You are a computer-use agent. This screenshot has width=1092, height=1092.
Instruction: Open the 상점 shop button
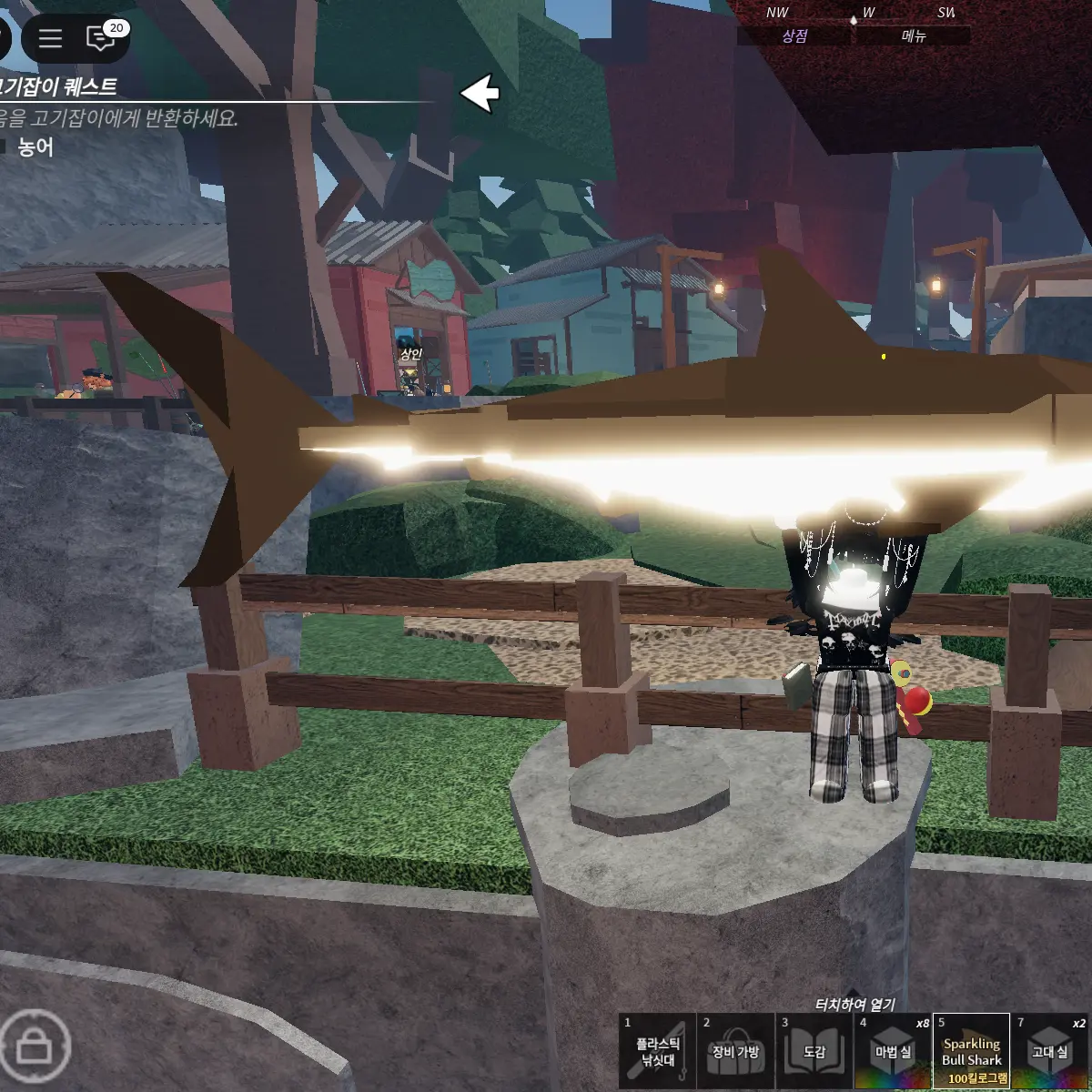pos(794,36)
